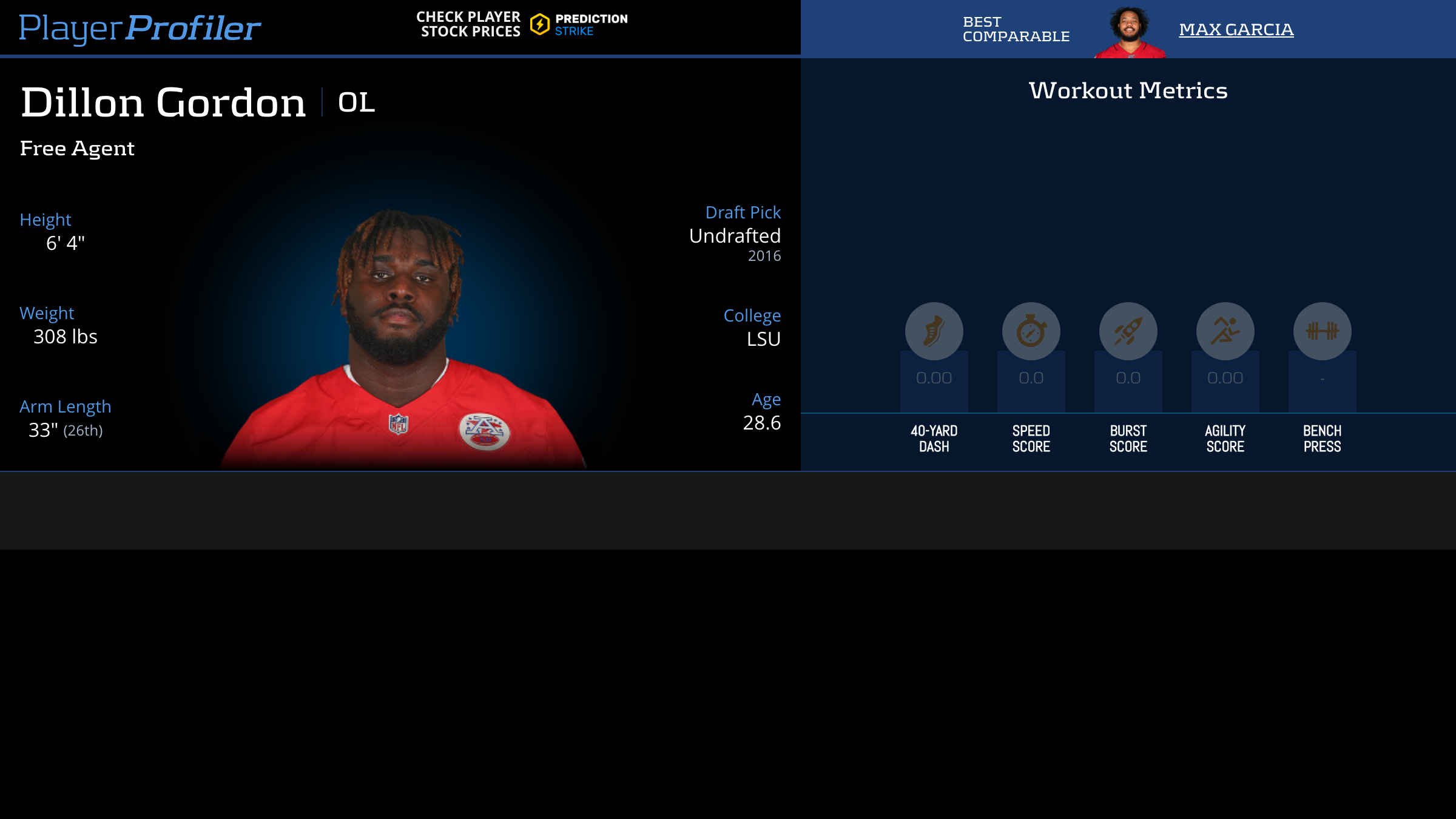Select the Burst Score rocket icon
The image size is (1456, 819).
(1128, 331)
